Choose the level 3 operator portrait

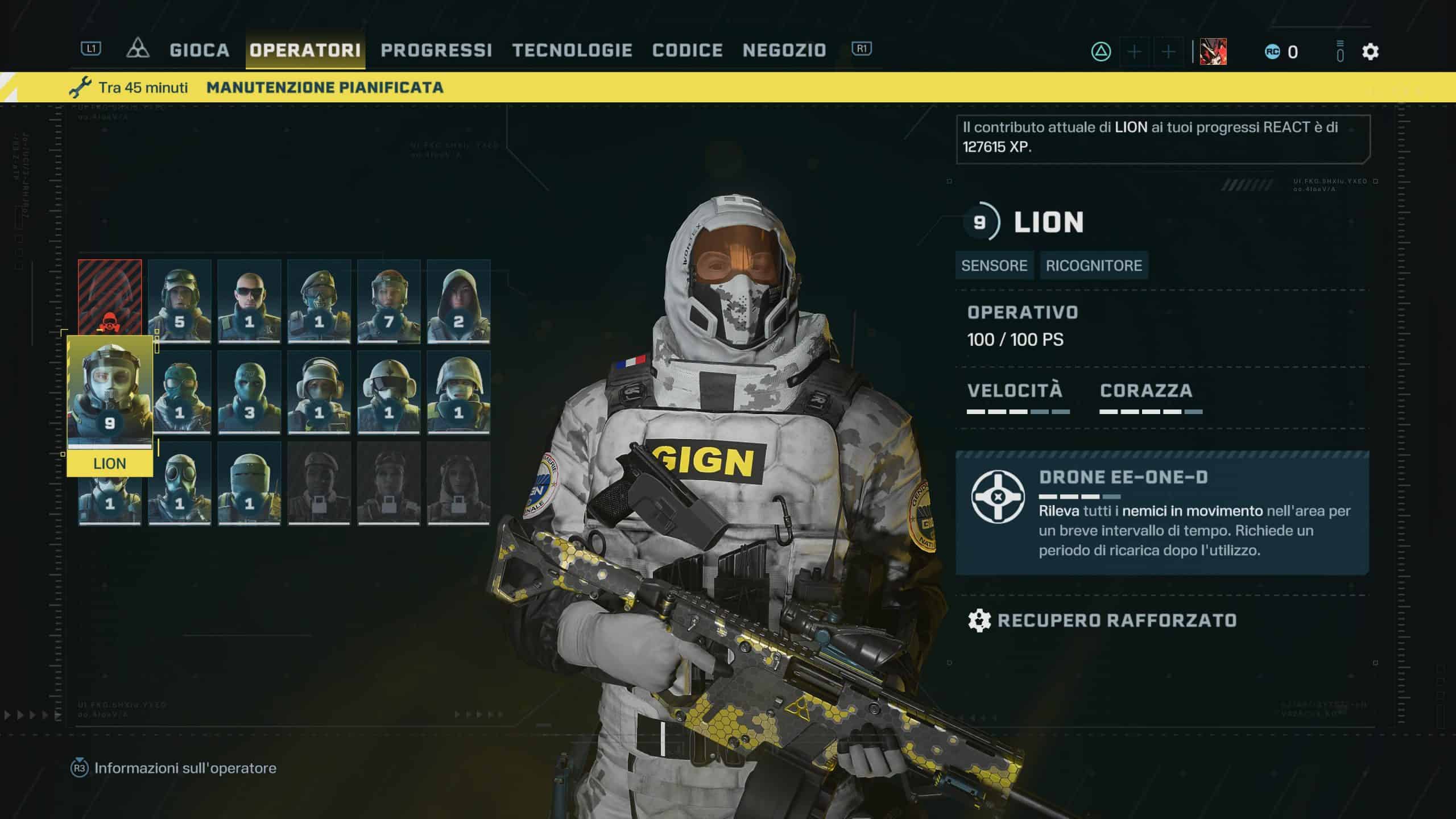tap(249, 392)
